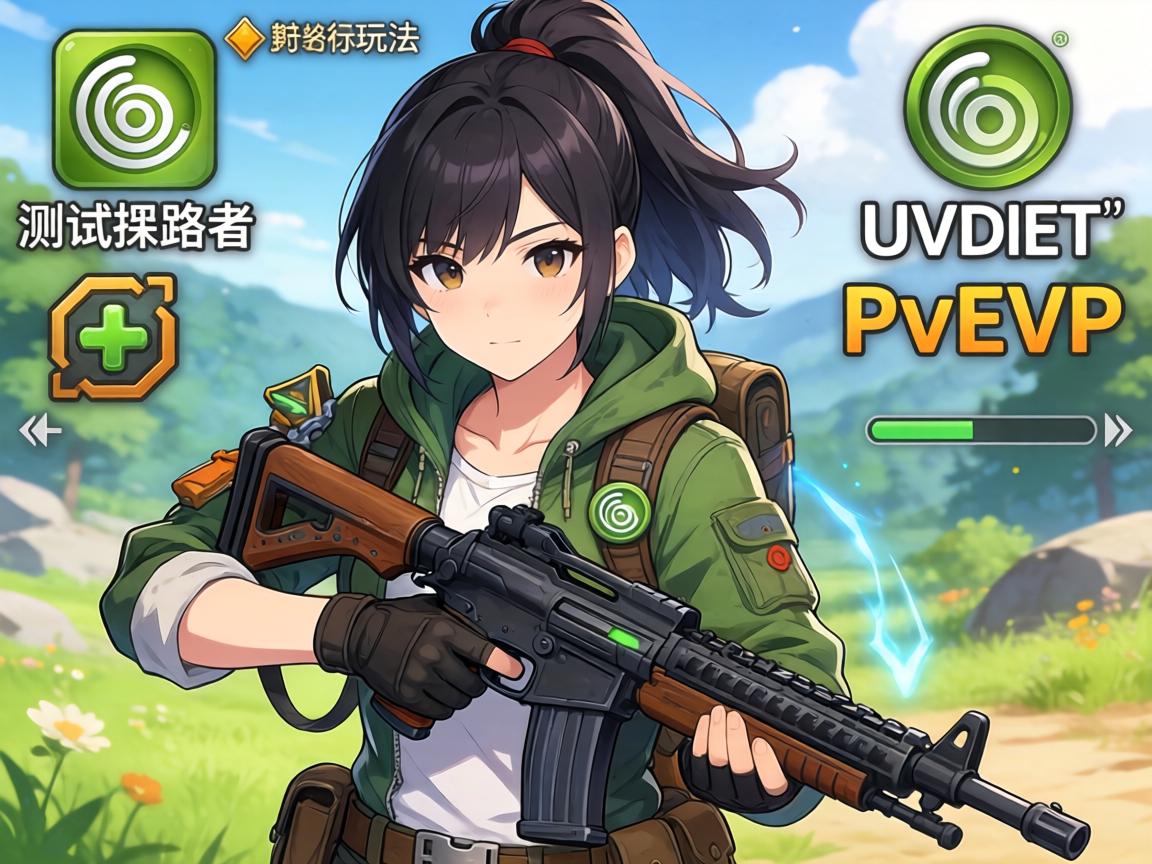
Task: Click the right double-arrow button
Action: [1118, 431]
